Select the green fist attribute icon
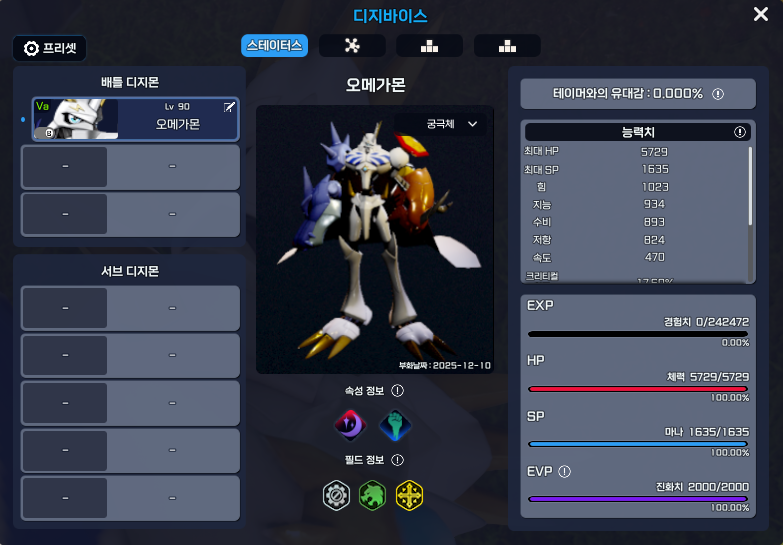This screenshot has width=783, height=545. (395, 425)
